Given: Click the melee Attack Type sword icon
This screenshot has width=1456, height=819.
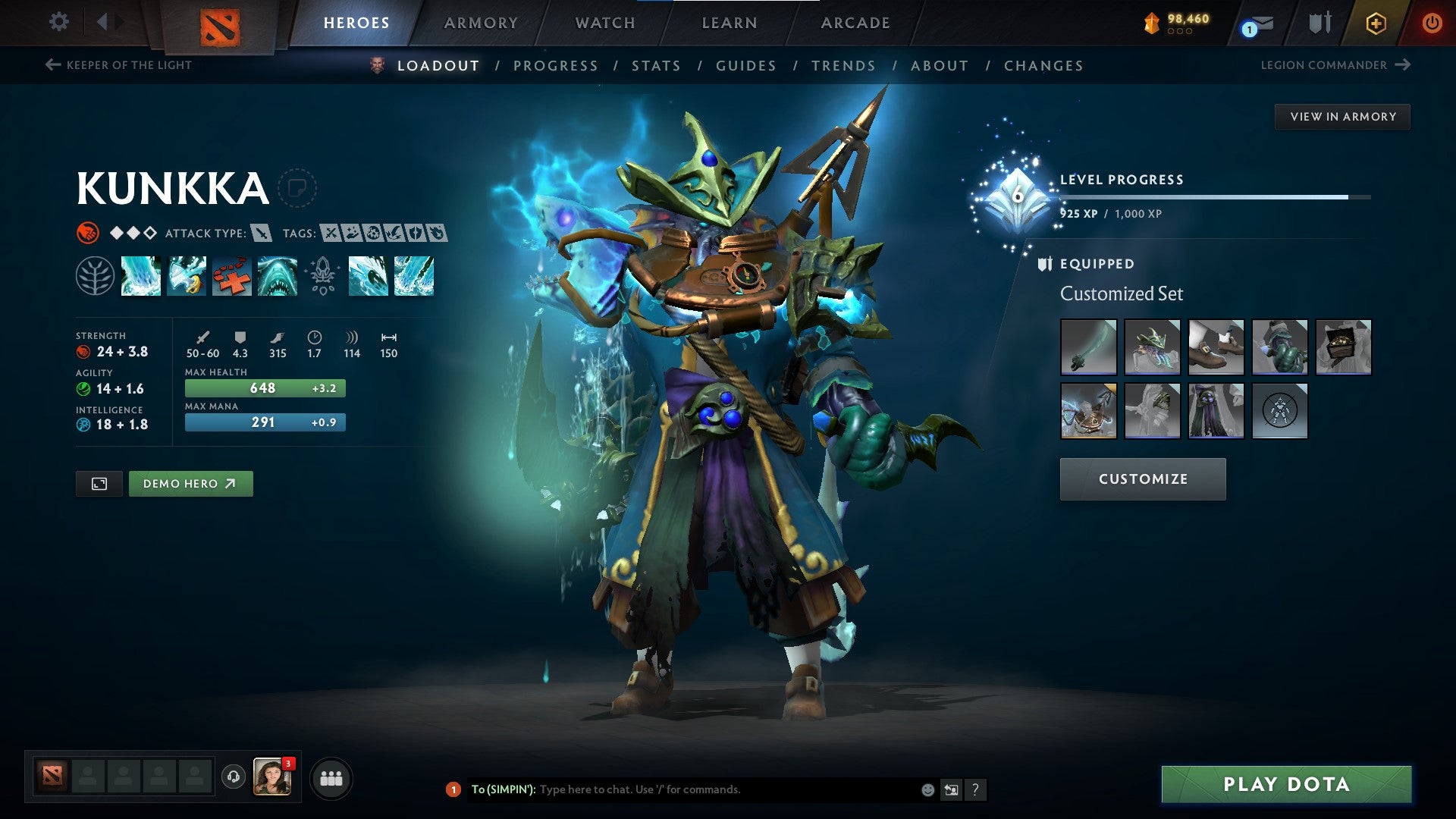Looking at the screenshot, I should pos(262,234).
